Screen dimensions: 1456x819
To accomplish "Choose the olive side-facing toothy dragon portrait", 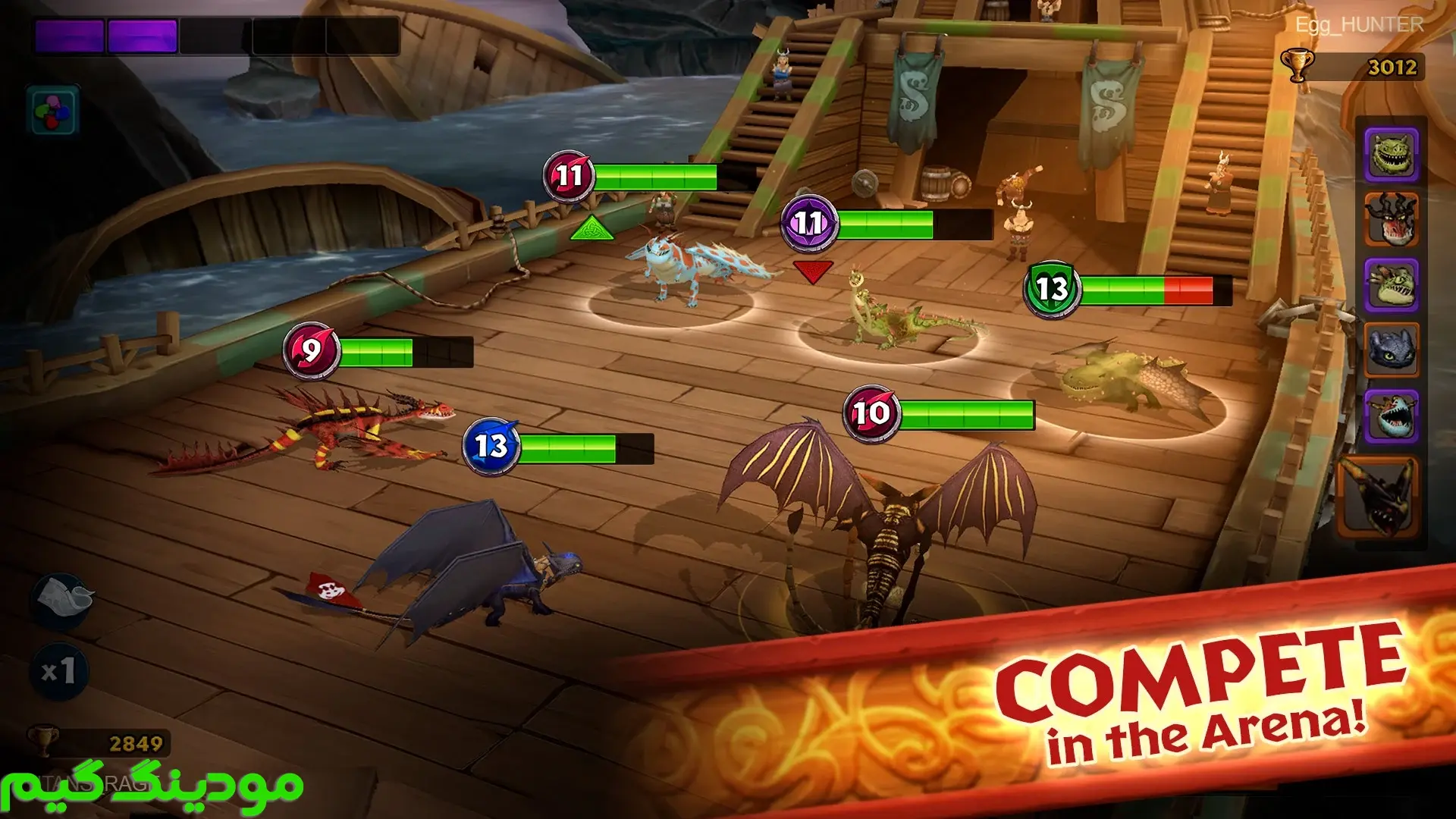I will pos(1392,285).
